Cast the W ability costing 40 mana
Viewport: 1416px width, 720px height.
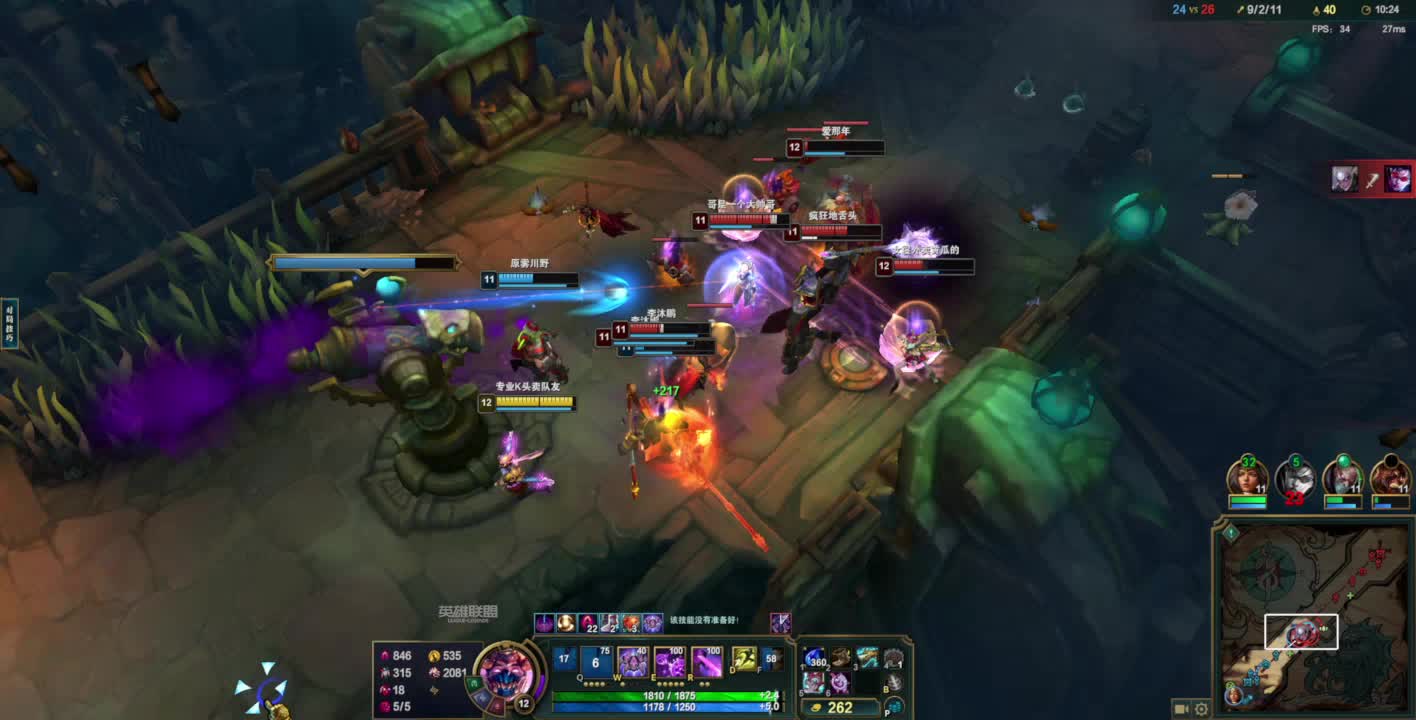point(633,662)
